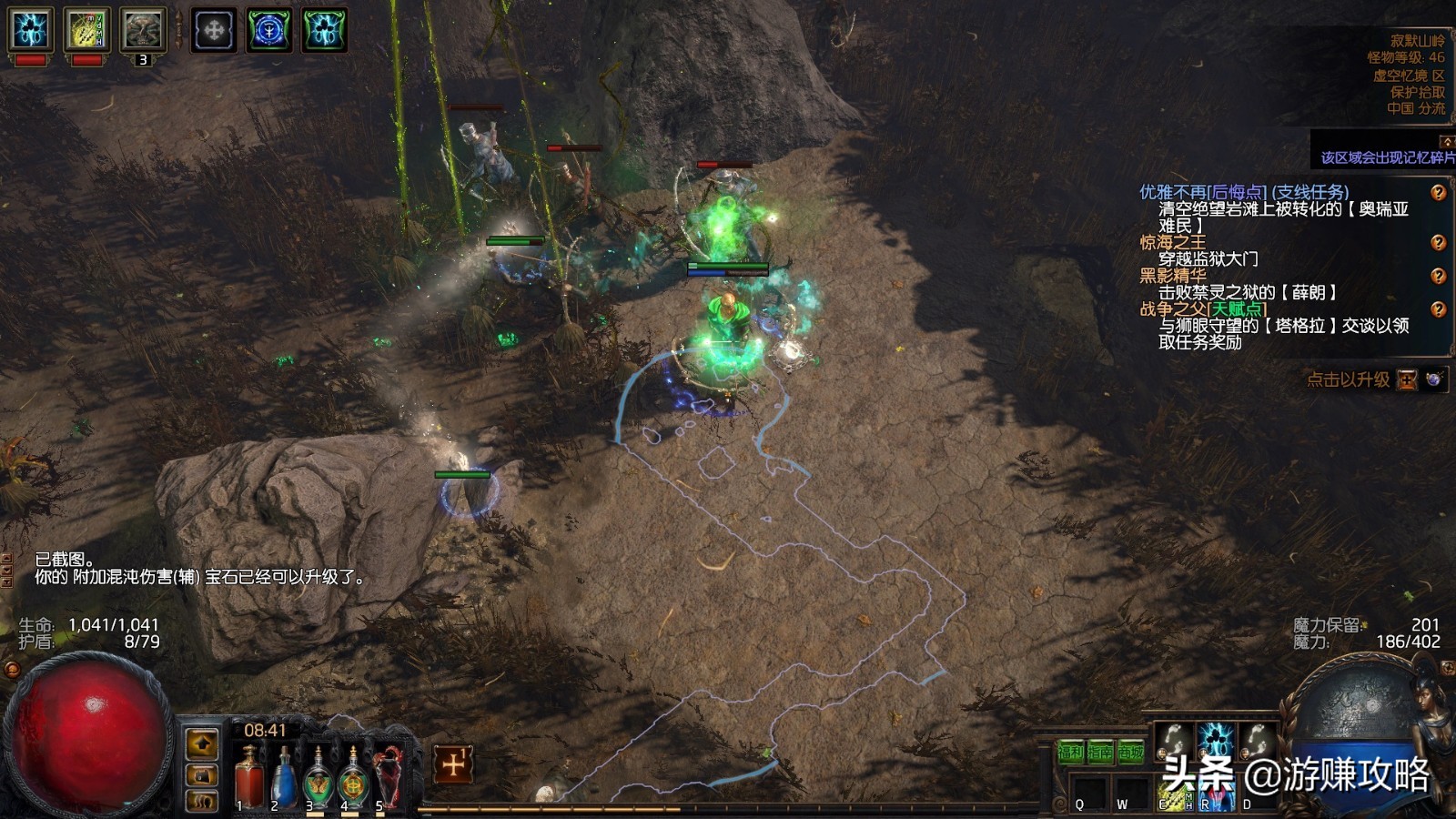Click the grey cross buff icon
This screenshot has width=1456, height=819.
213,30
